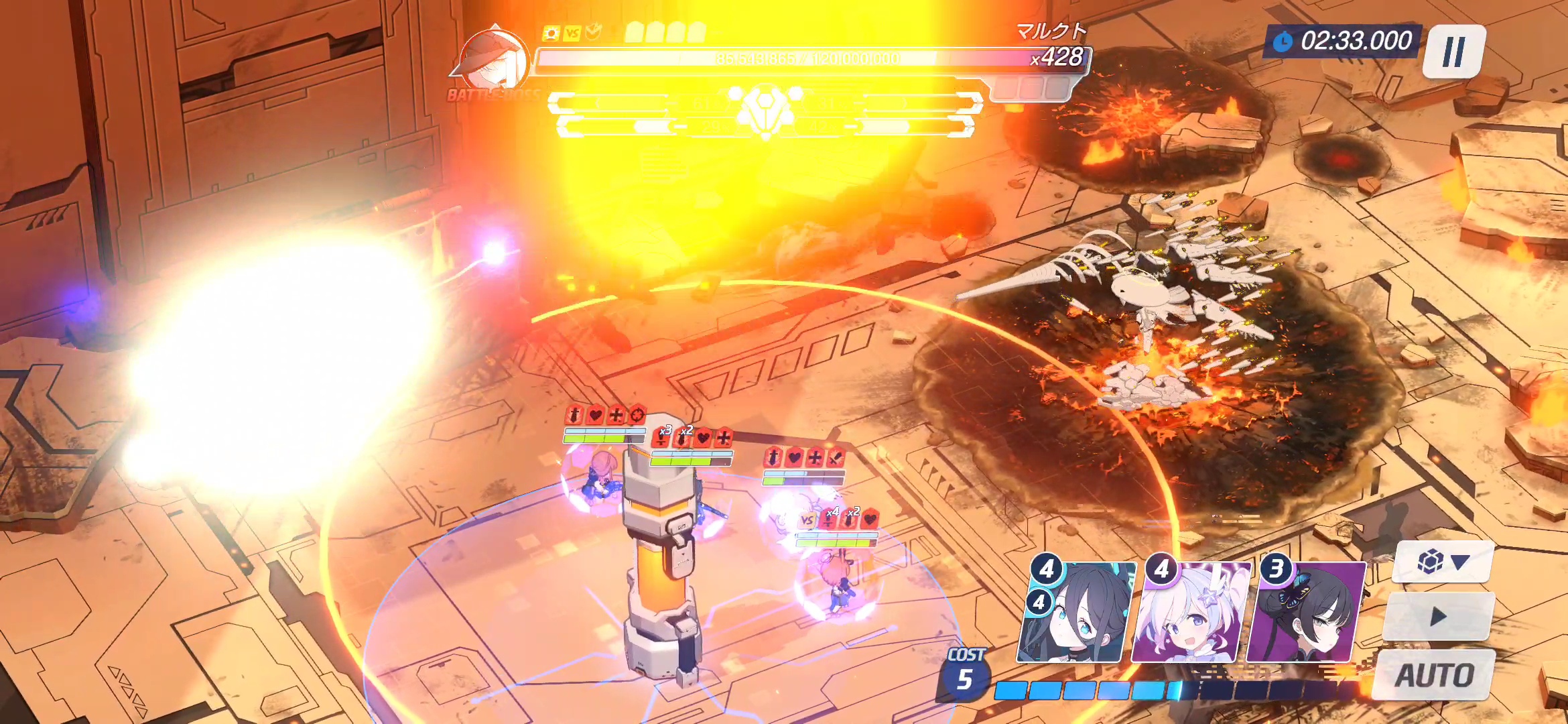
Task: Toggle AUTO battle mode
Action: point(1435,674)
